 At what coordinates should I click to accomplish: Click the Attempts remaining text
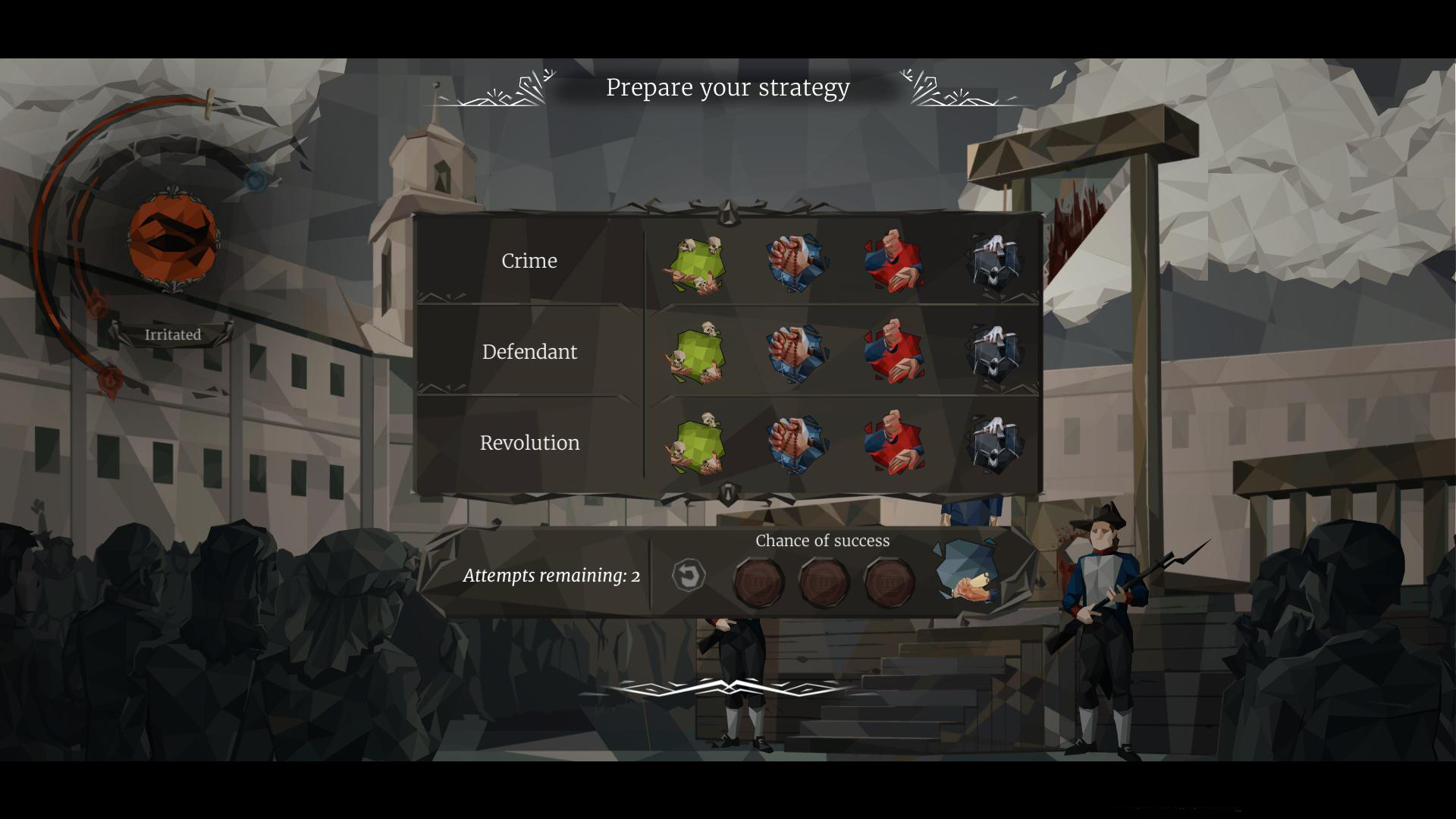click(551, 576)
